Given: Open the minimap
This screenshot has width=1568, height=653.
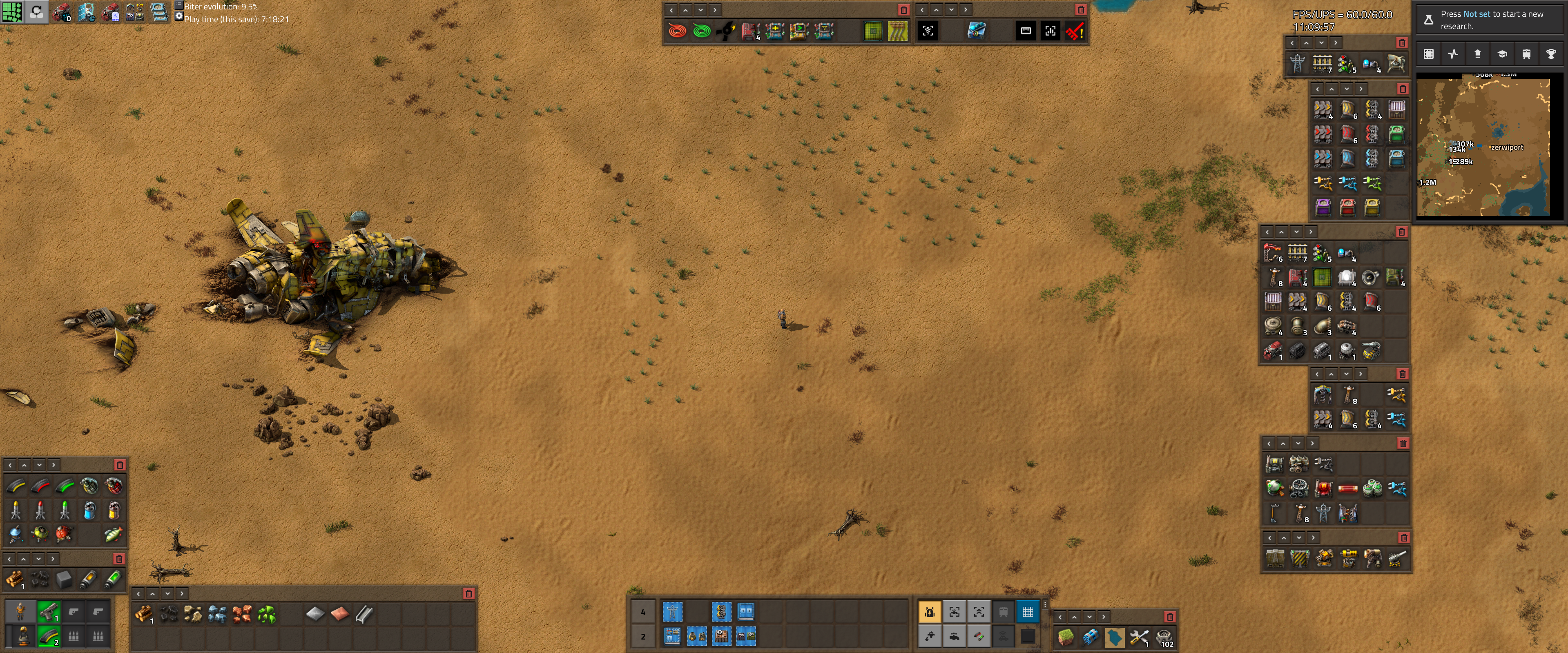Looking at the screenshot, I should (1483, 147).
